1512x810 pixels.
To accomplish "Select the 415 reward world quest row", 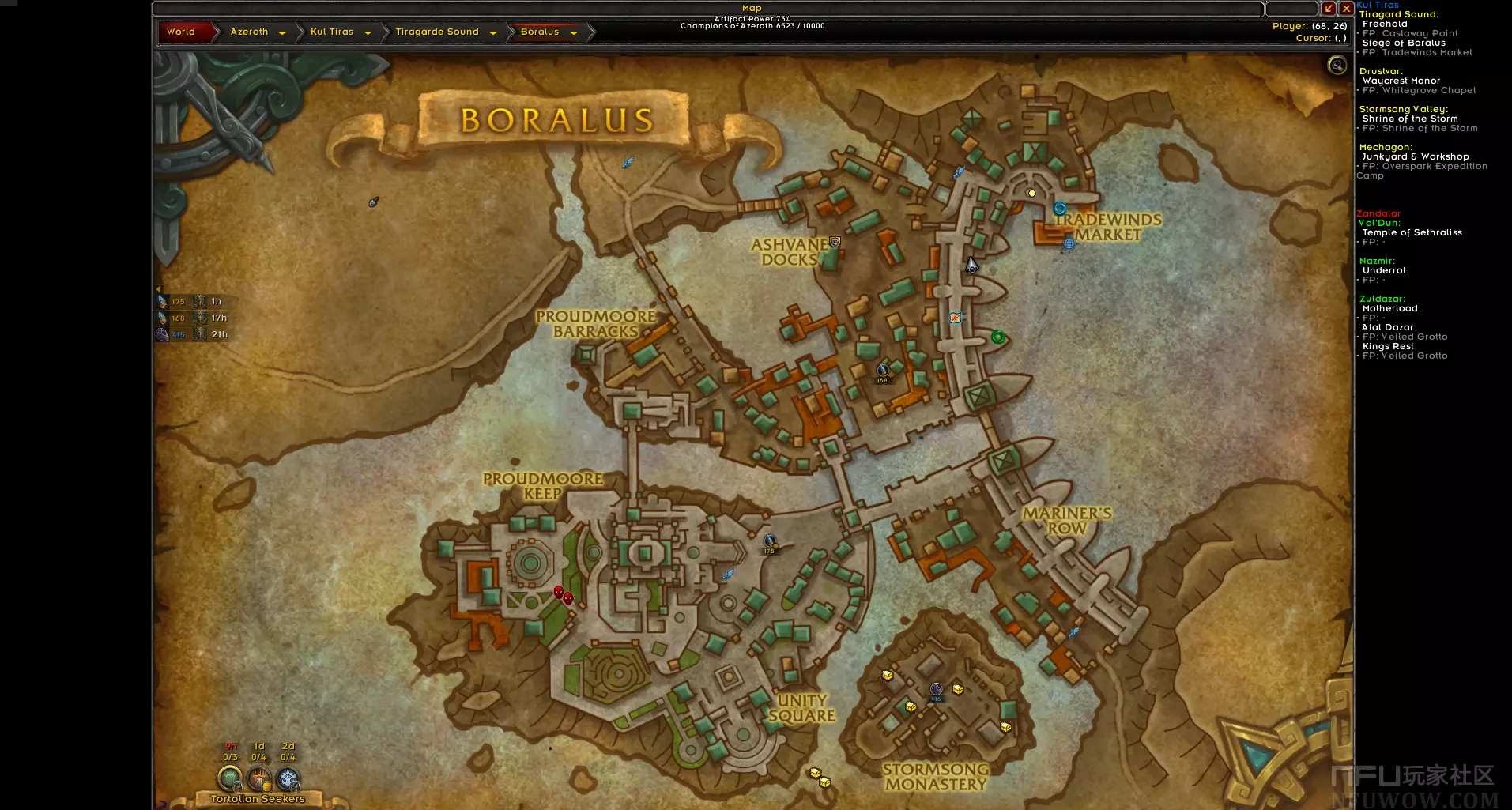I will [x=192, y=334].
